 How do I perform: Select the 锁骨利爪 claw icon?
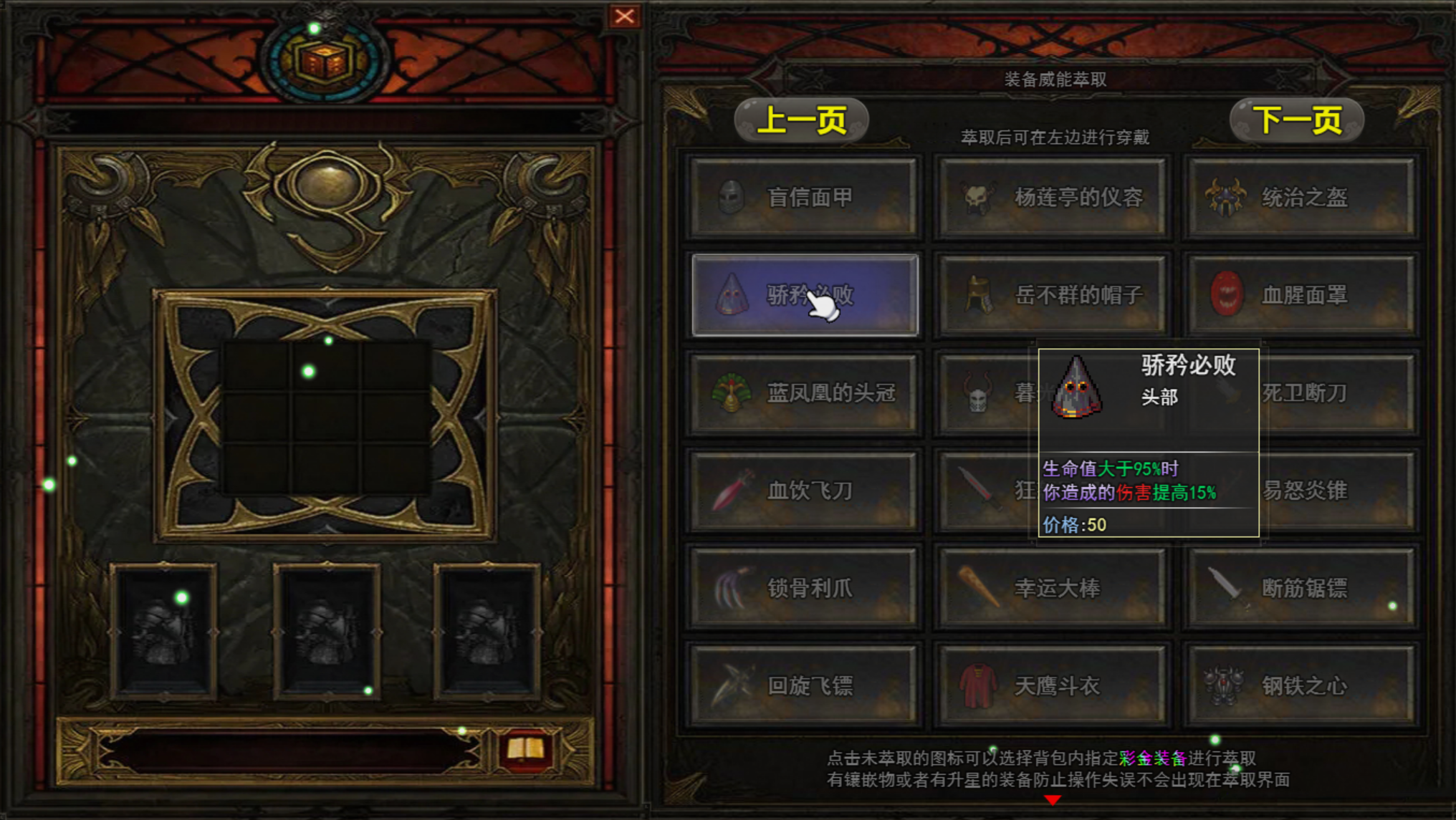[x=731, y=588]
